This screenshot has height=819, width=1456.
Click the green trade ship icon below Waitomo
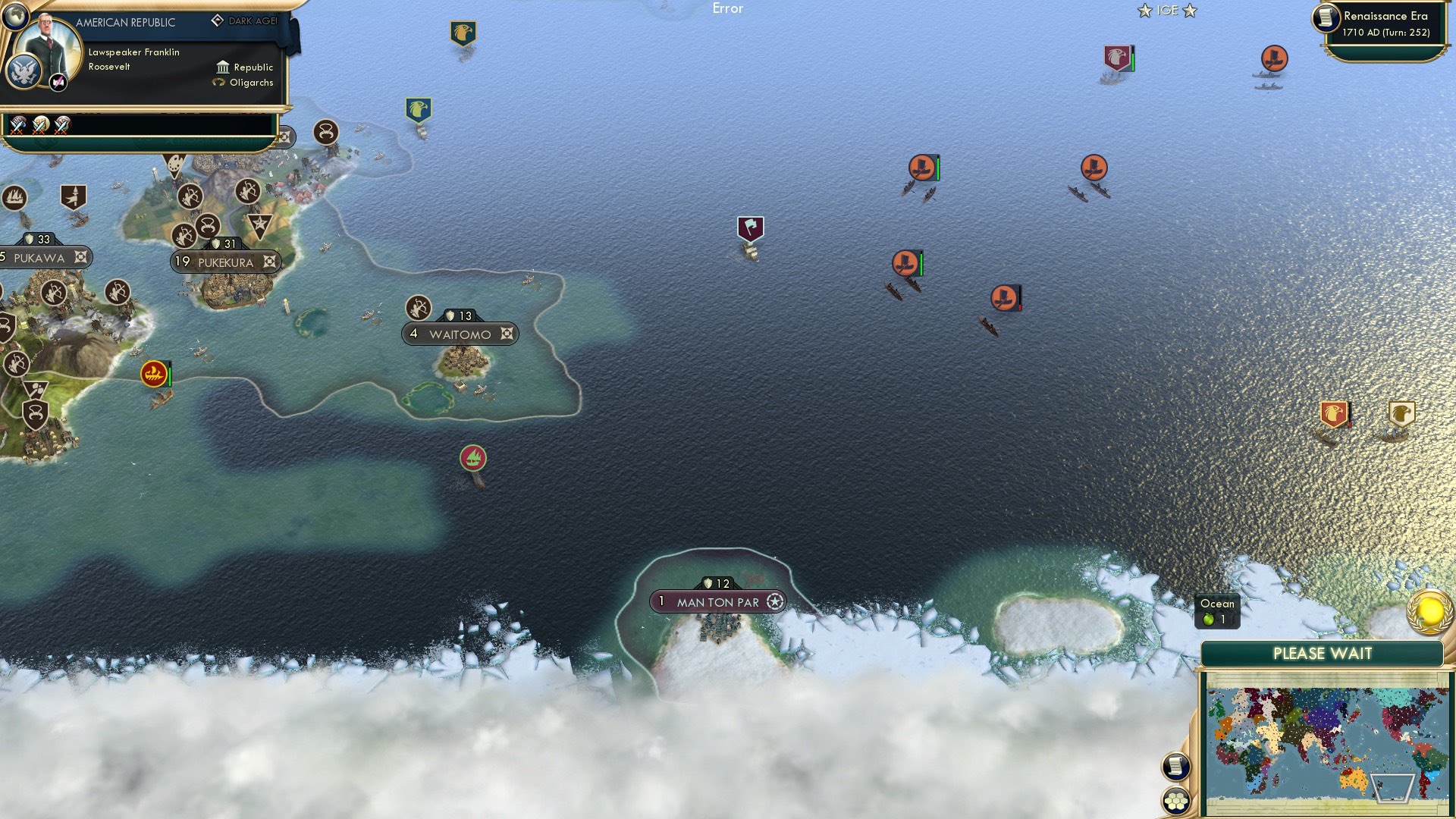[x=472, y=457]
